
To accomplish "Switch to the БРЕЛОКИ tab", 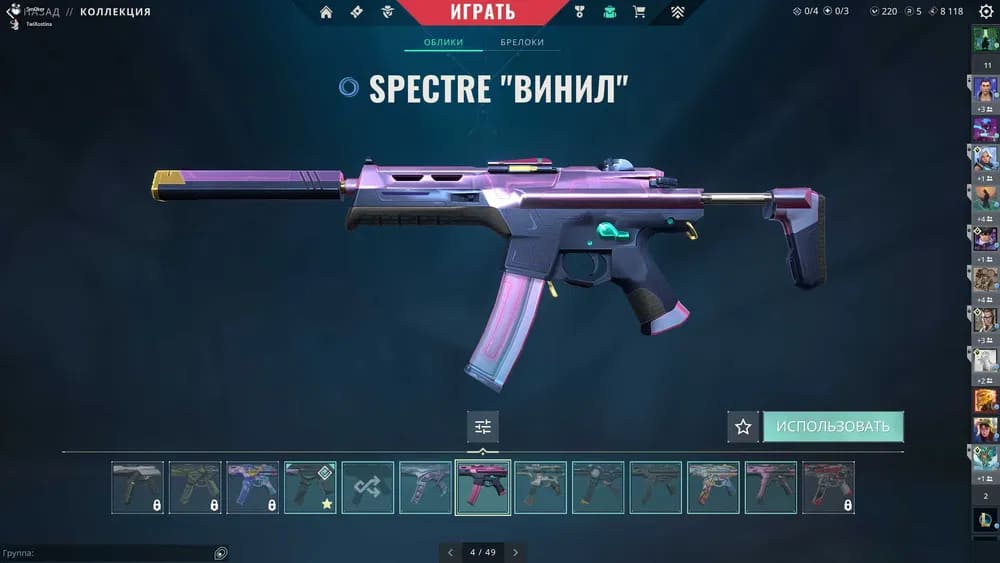I will (x=522, y=43).
